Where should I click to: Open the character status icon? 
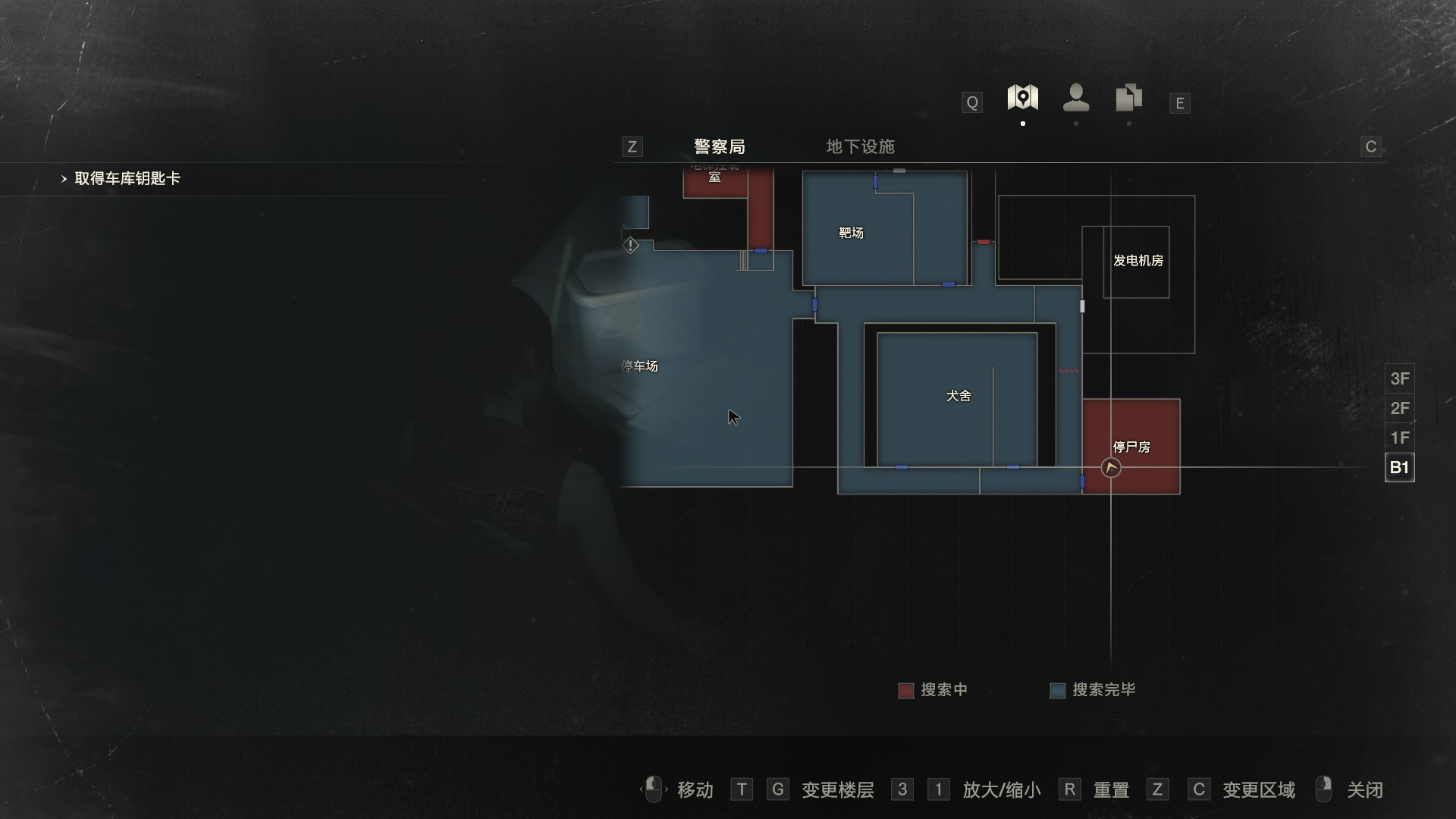pyautogui.click(x=1075, y=98)
